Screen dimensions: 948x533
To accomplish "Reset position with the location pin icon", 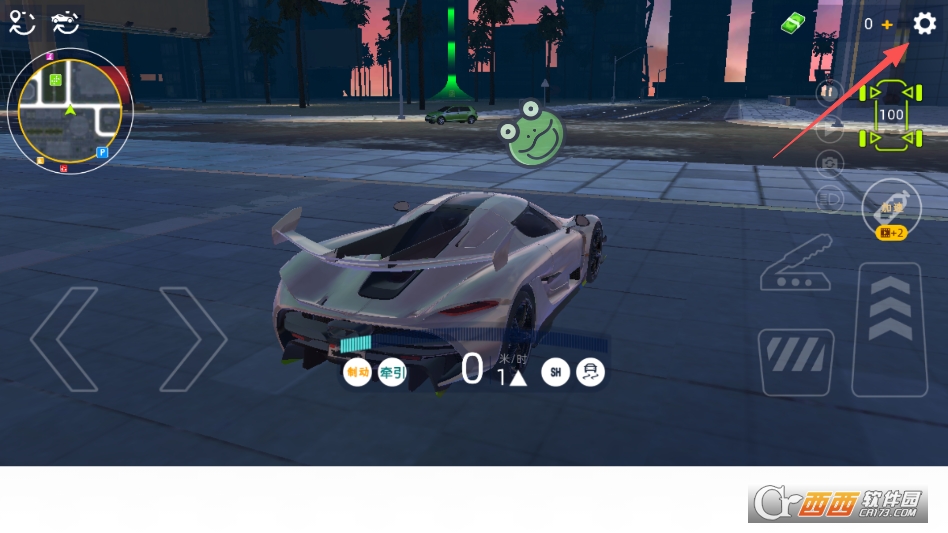I will coord(22,22).
